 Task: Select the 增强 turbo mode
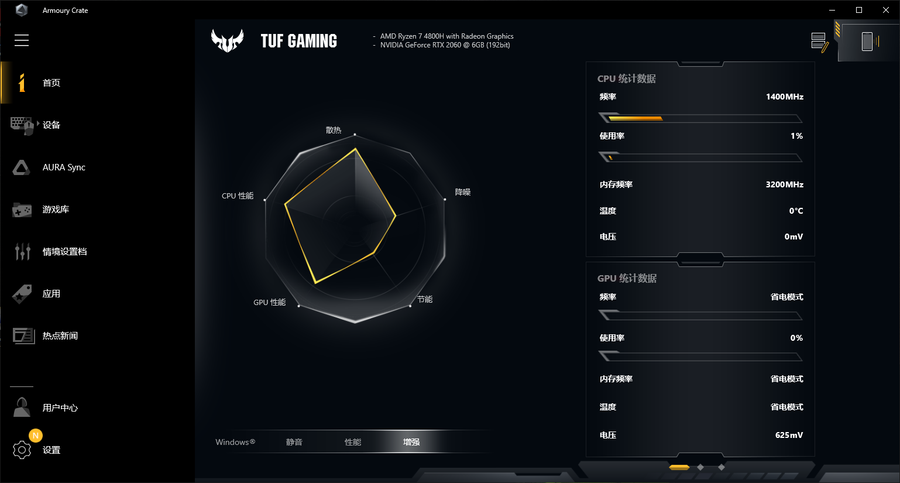coord(412,442)
